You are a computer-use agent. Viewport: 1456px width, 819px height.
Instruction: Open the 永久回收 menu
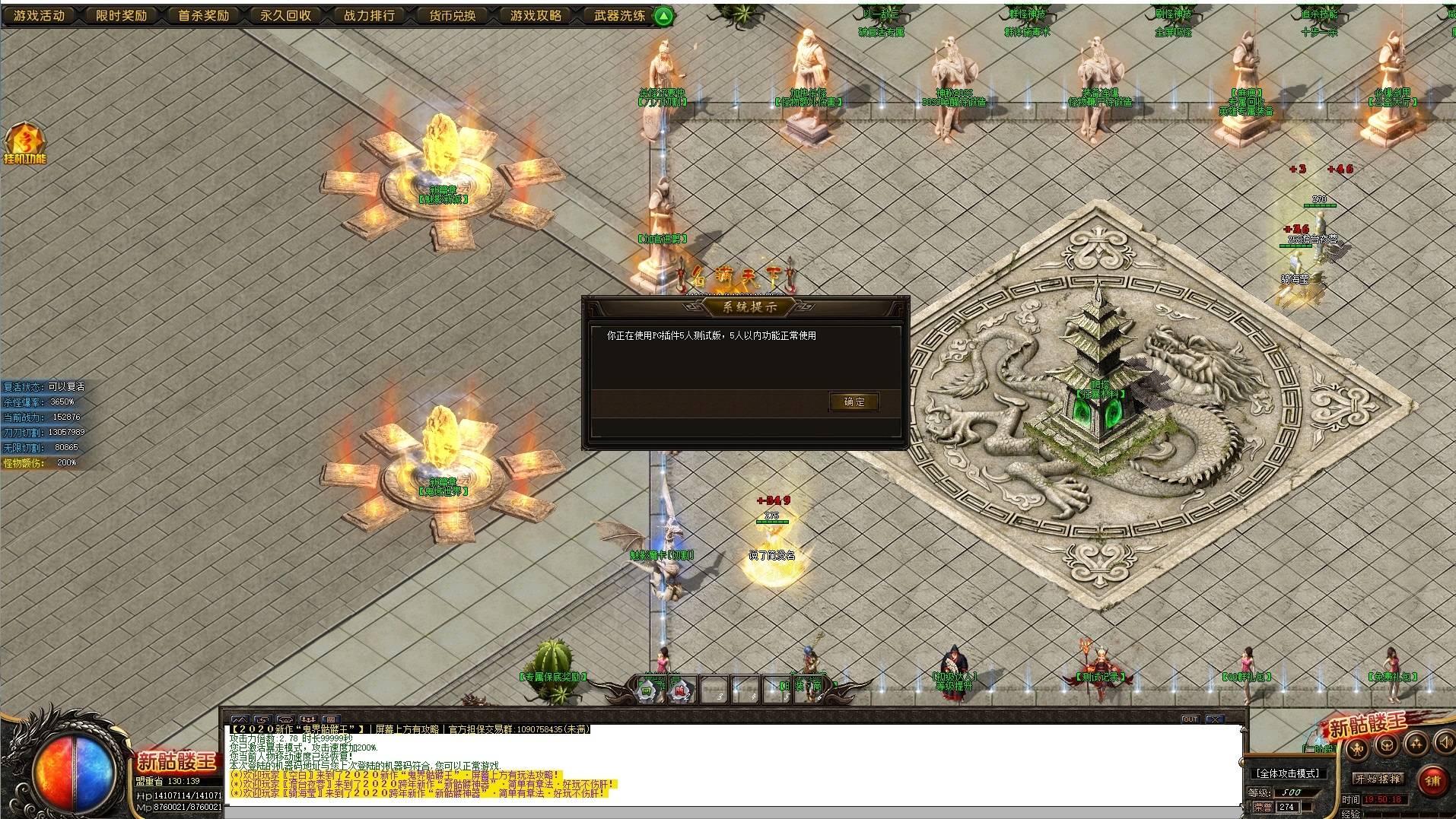coord(286,15)
